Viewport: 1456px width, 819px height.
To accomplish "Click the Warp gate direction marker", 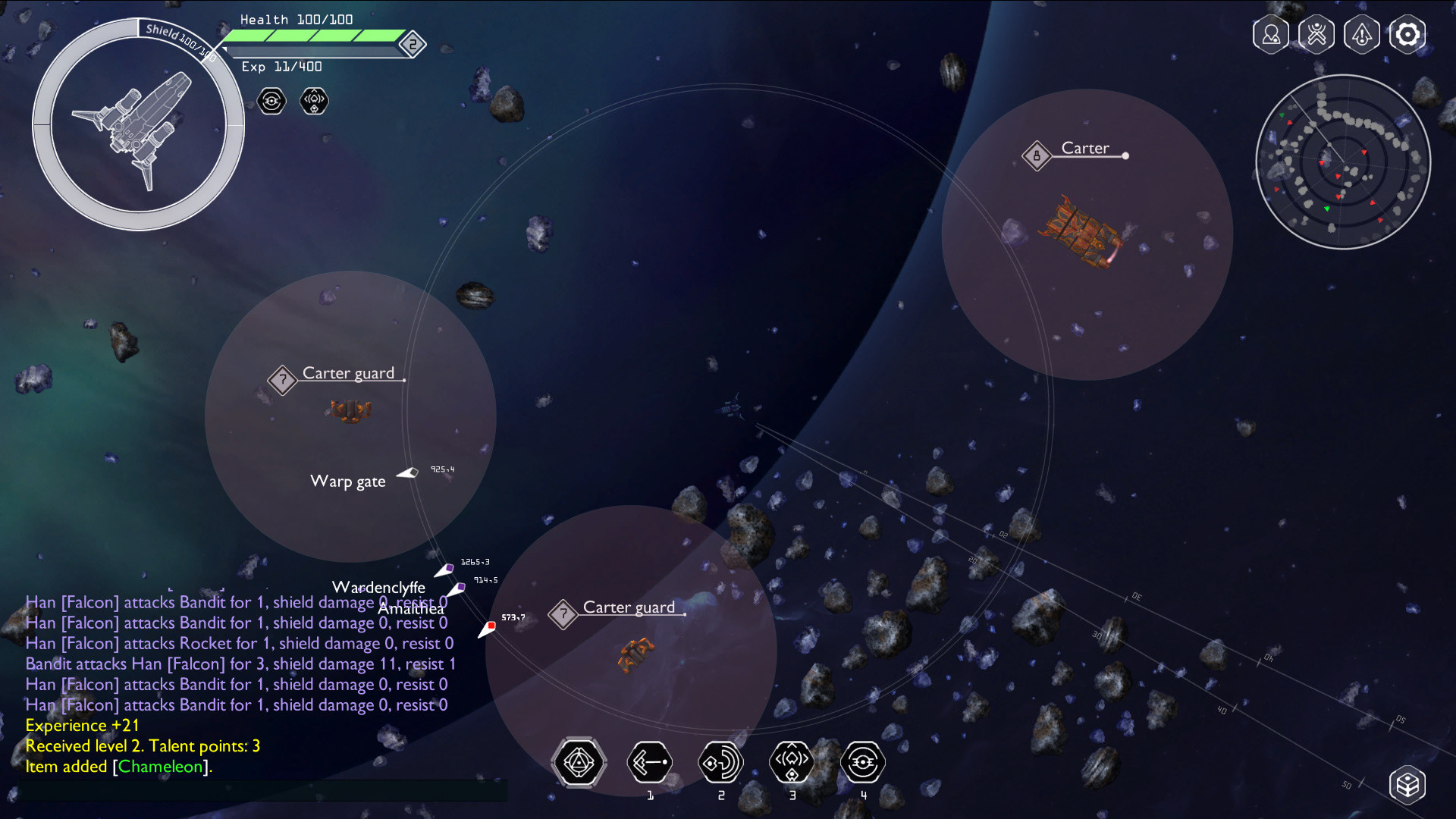I will (x=408, y=473).
